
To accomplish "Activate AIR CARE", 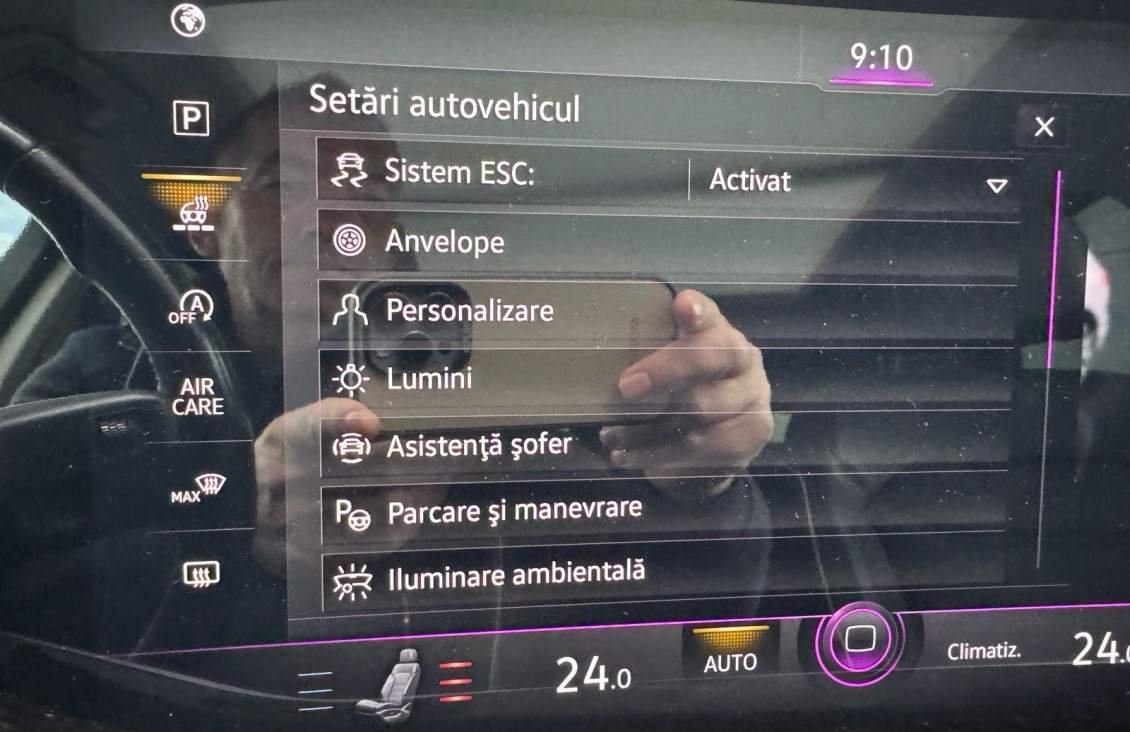I will pyautogui.click(x=197, y=396).
